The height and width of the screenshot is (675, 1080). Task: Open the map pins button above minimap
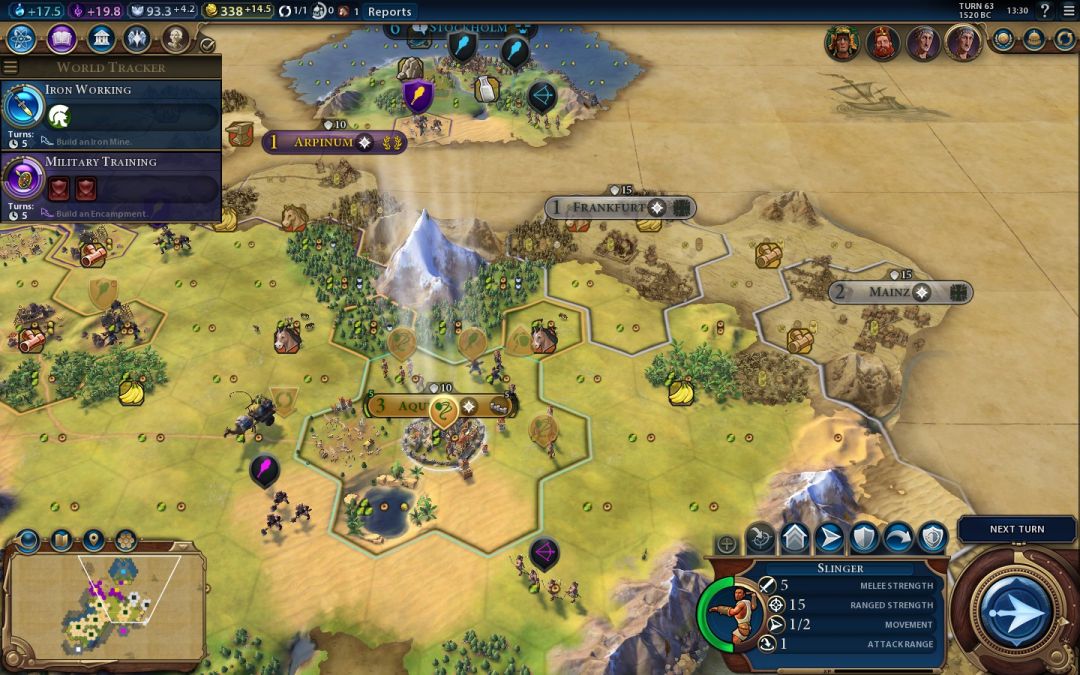tap(93, 541)
